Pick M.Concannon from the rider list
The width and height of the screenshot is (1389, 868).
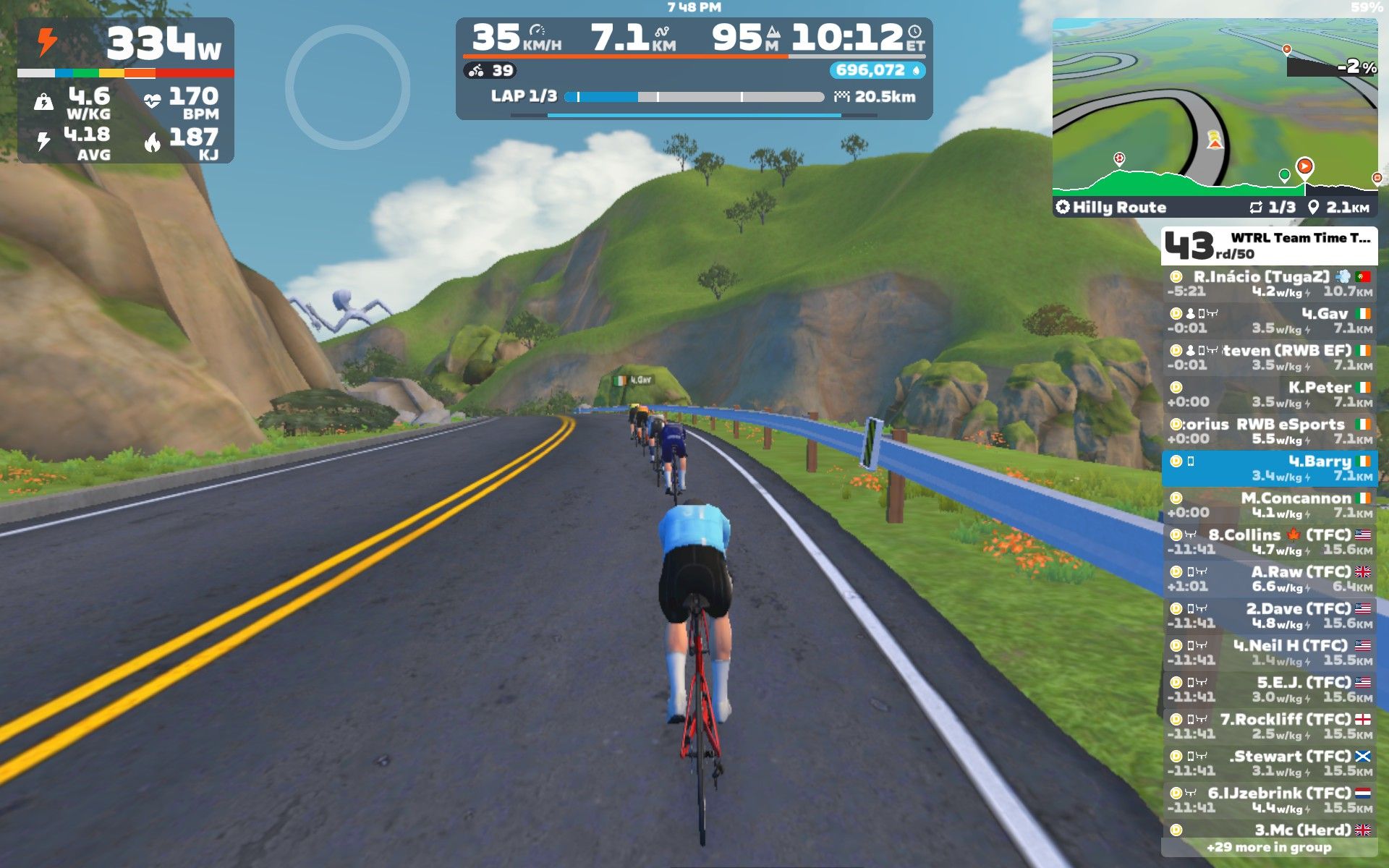coord(1269,505)
